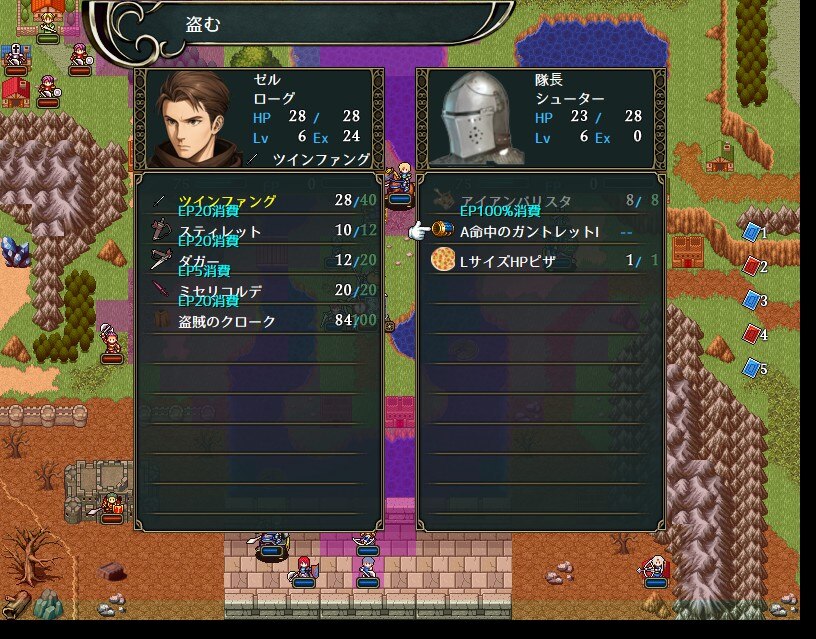The image size is (816, 639).
Task: Pick the スティレット row
Action: coord(258,232)
